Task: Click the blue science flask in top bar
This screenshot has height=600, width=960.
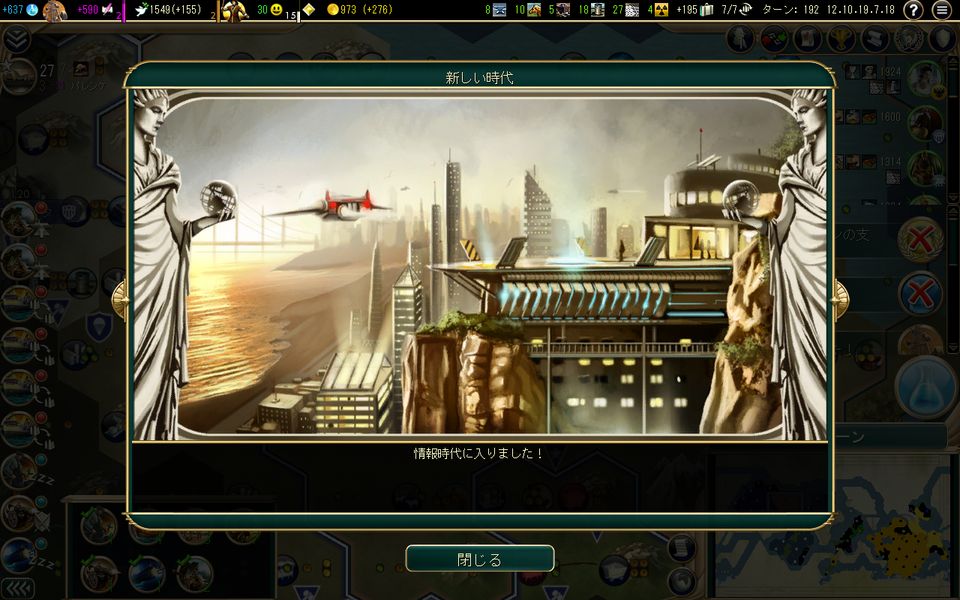Action: 32,10
